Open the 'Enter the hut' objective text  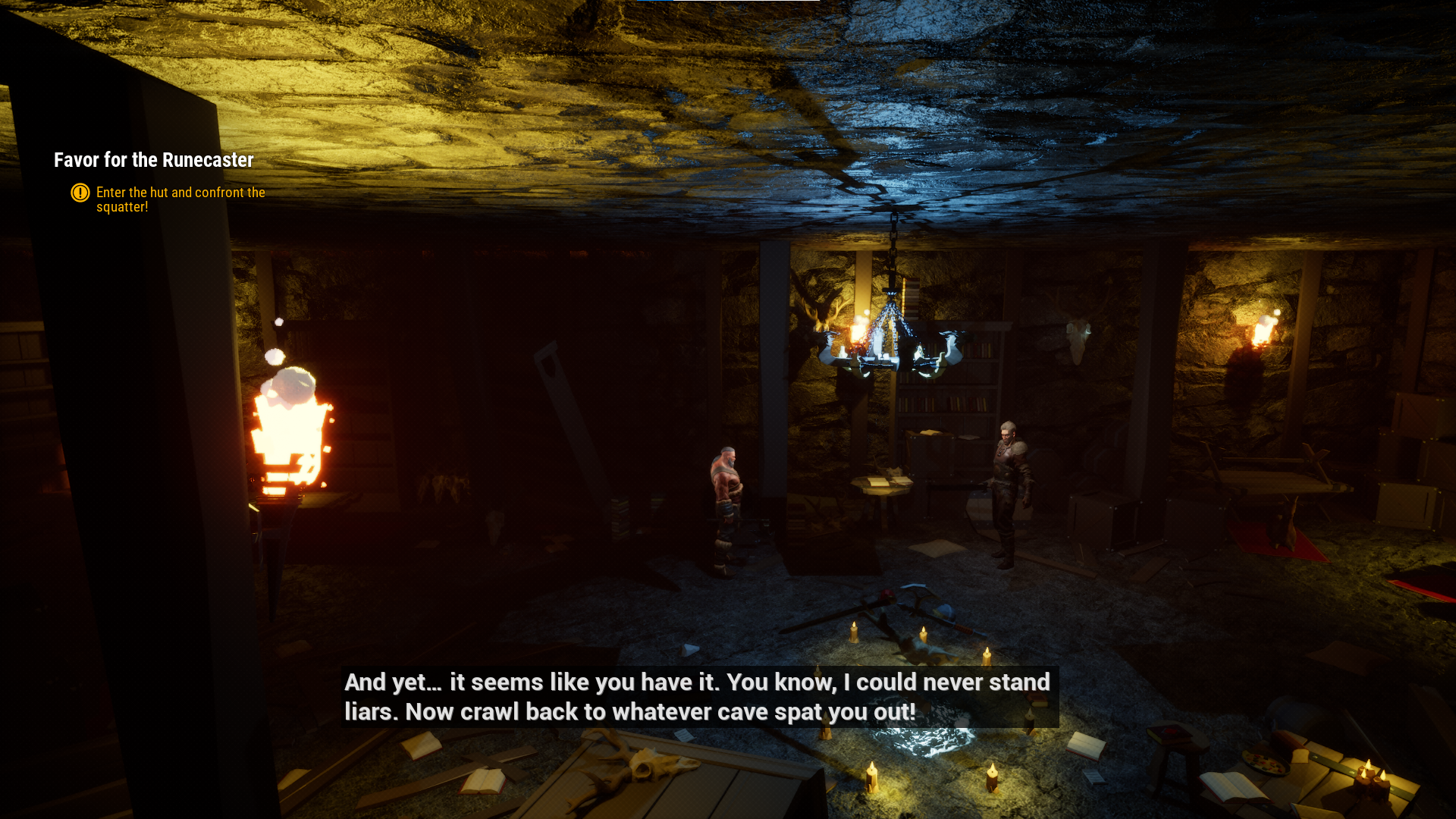(180, 199)
